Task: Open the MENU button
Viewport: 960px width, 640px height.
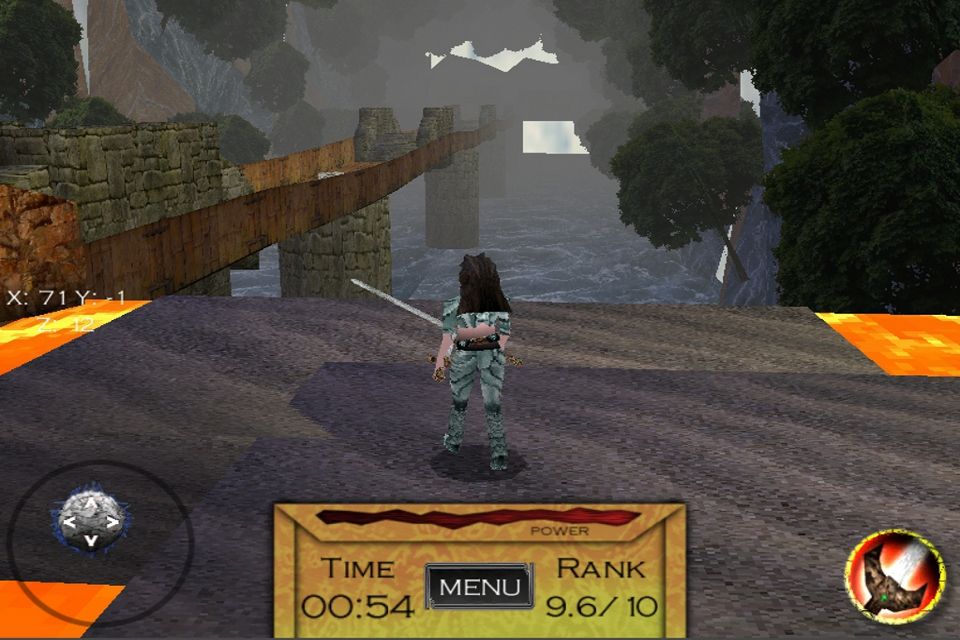Action: (479, 586)
